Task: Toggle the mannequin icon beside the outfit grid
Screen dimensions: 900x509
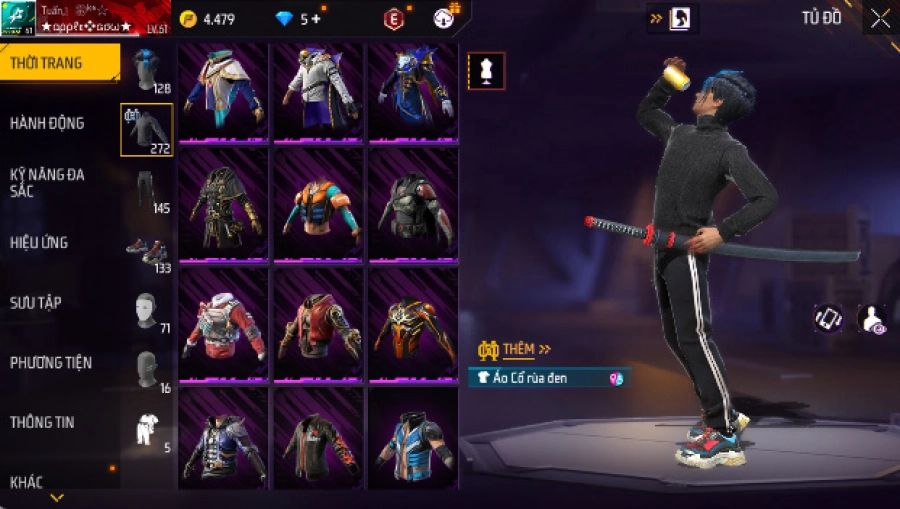Action: (x=486, y=71)
